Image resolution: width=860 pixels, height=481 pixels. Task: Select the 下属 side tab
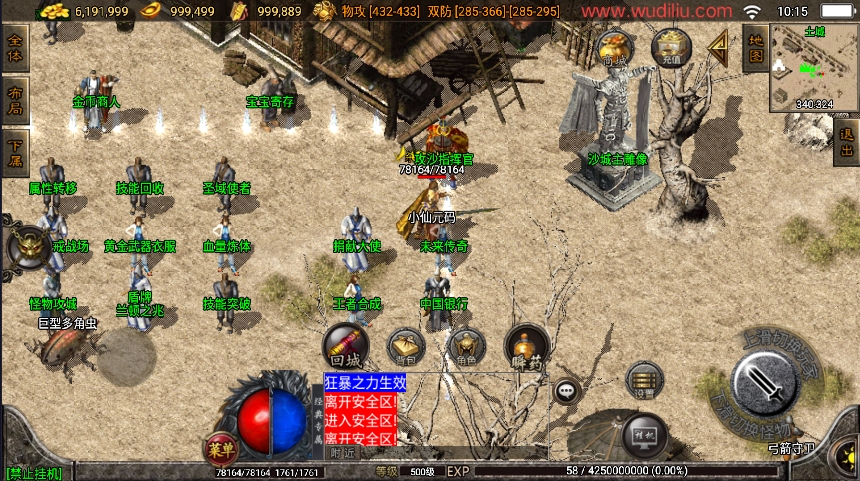pyautogui.click(x=15, y=150)
